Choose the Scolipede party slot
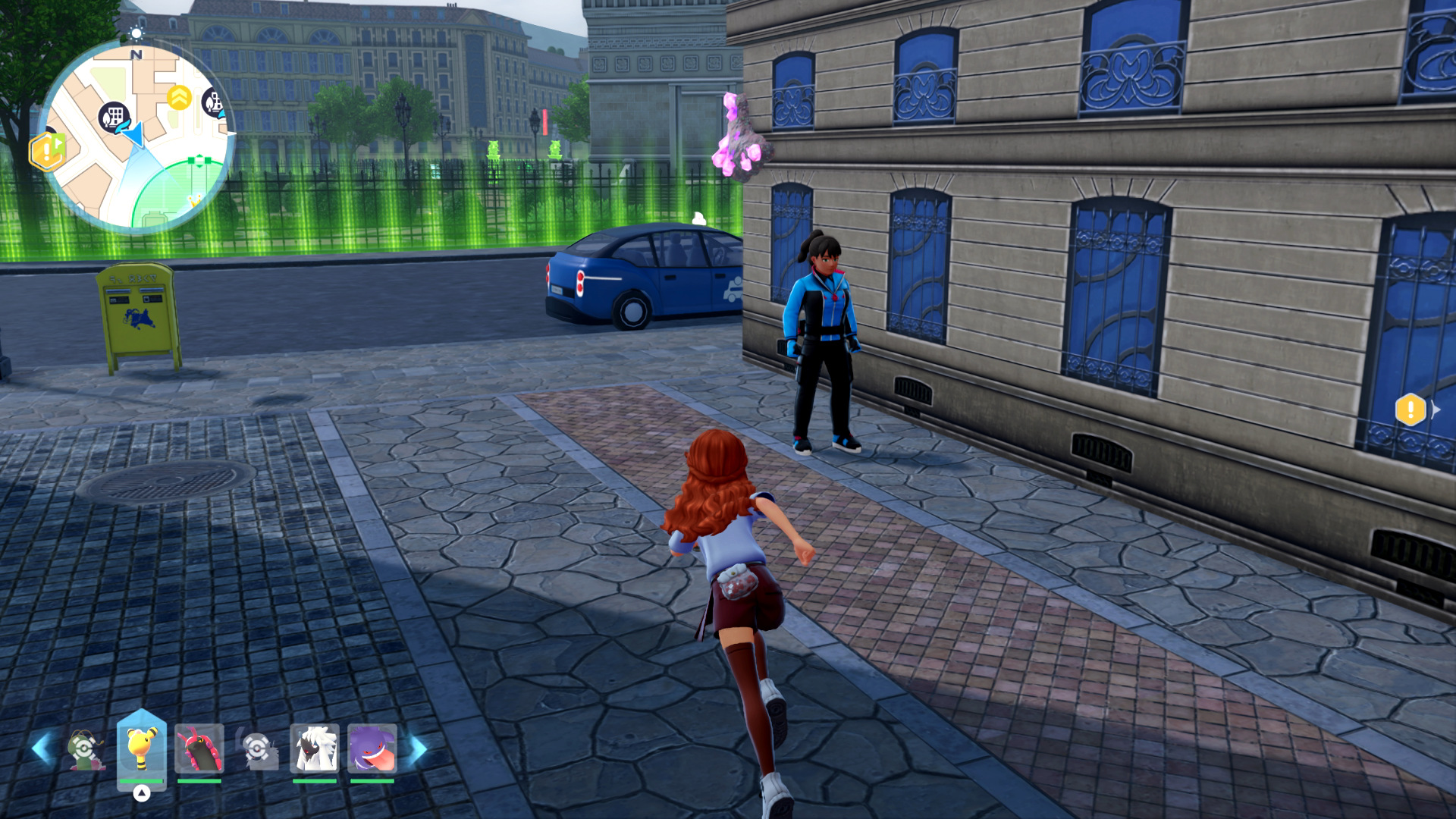1456x819 pixels. click(199, 748)
